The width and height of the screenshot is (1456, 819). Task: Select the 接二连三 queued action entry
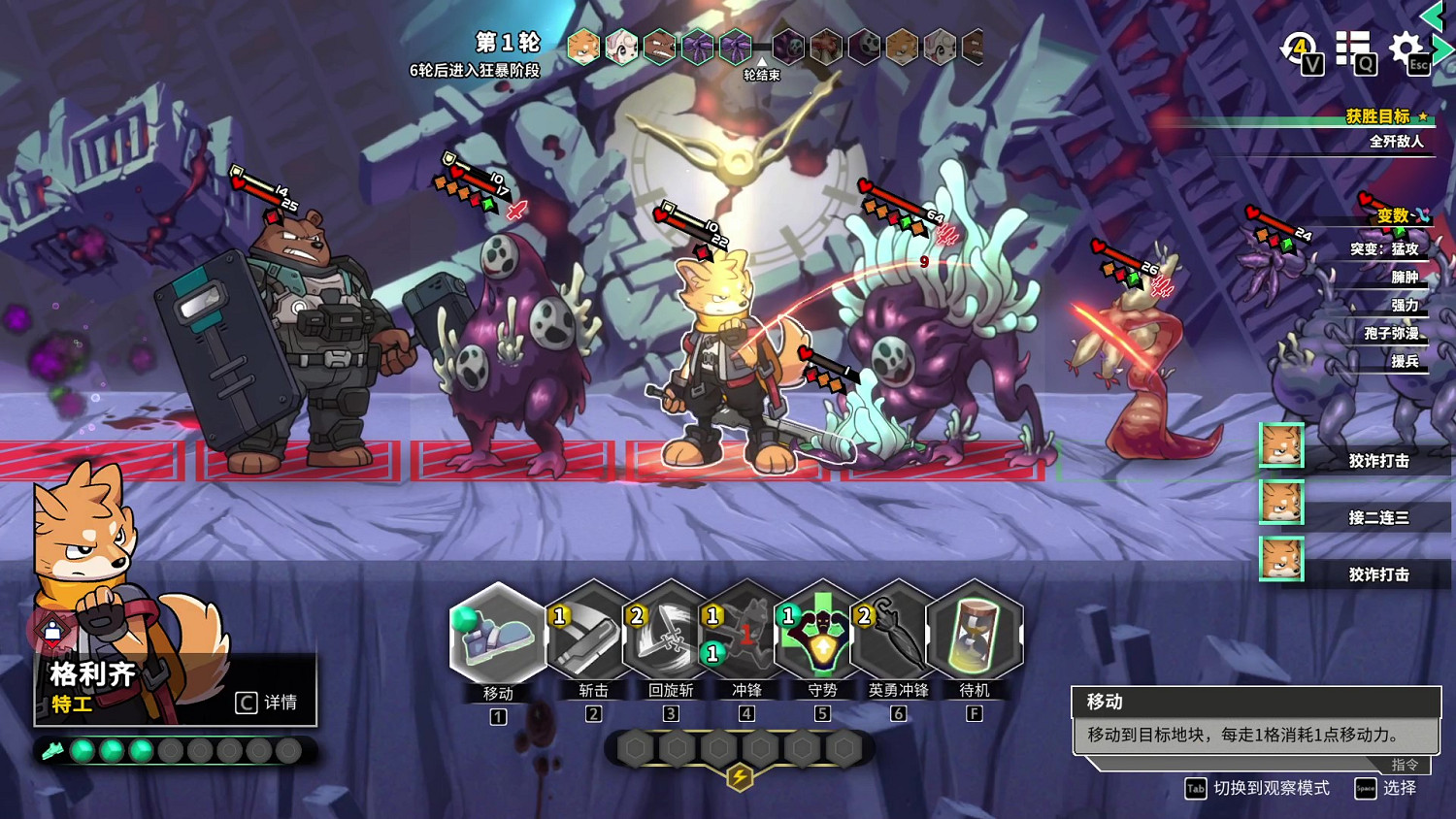click(1378, 517)
